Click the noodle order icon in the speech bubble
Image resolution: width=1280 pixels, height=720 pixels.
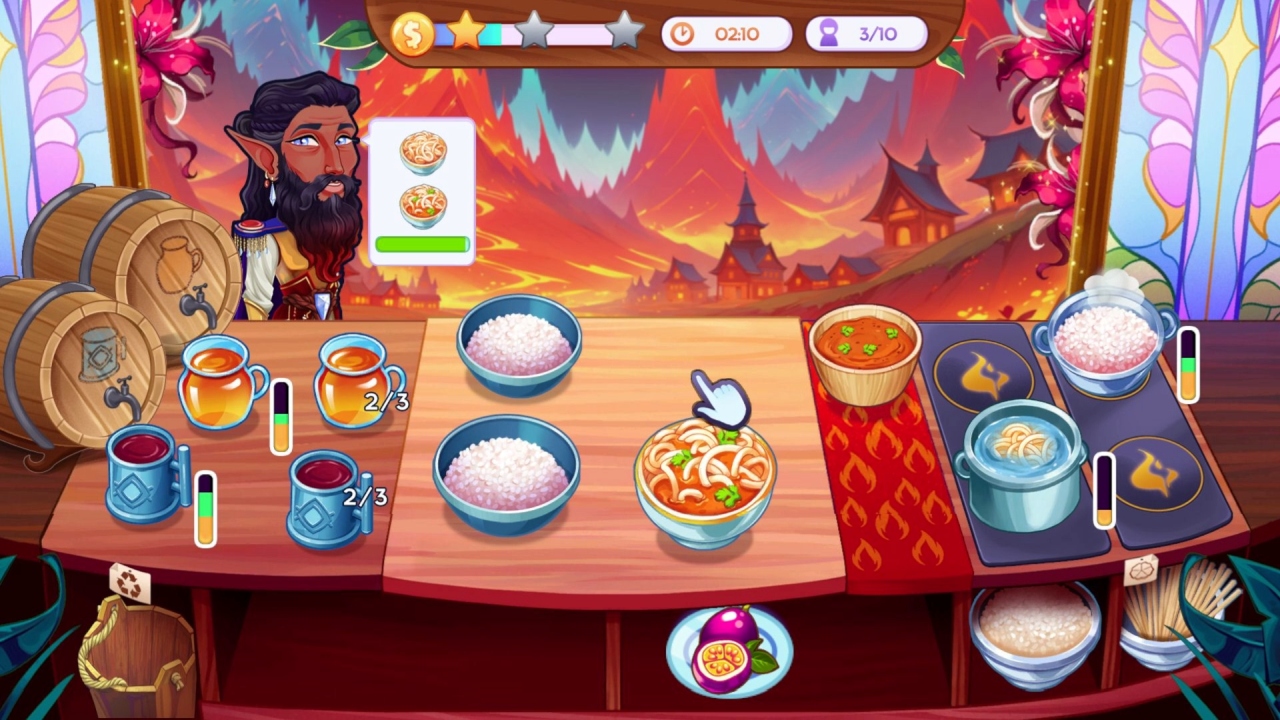(423, 152)
